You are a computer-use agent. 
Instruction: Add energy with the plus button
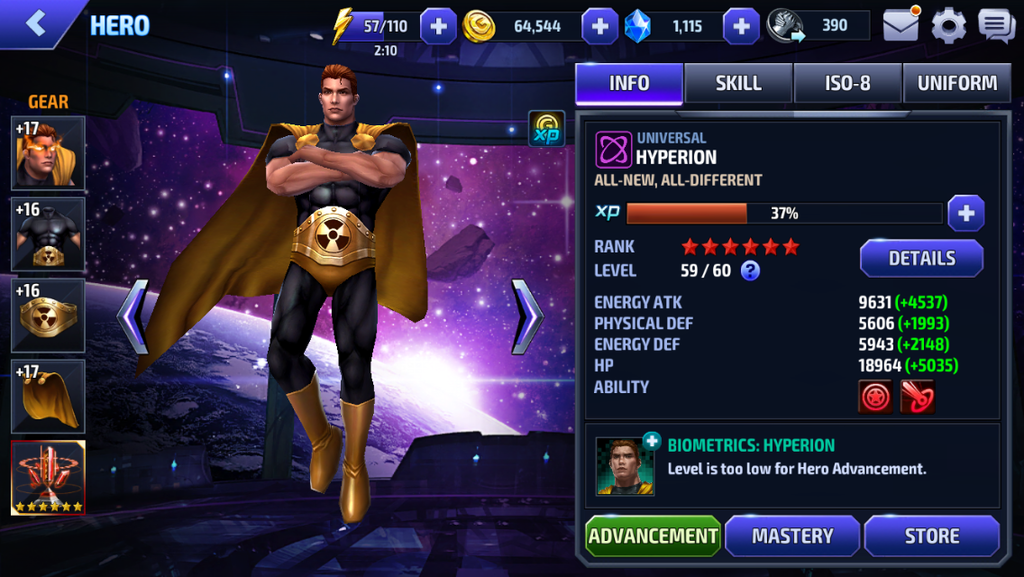point(438,26)
